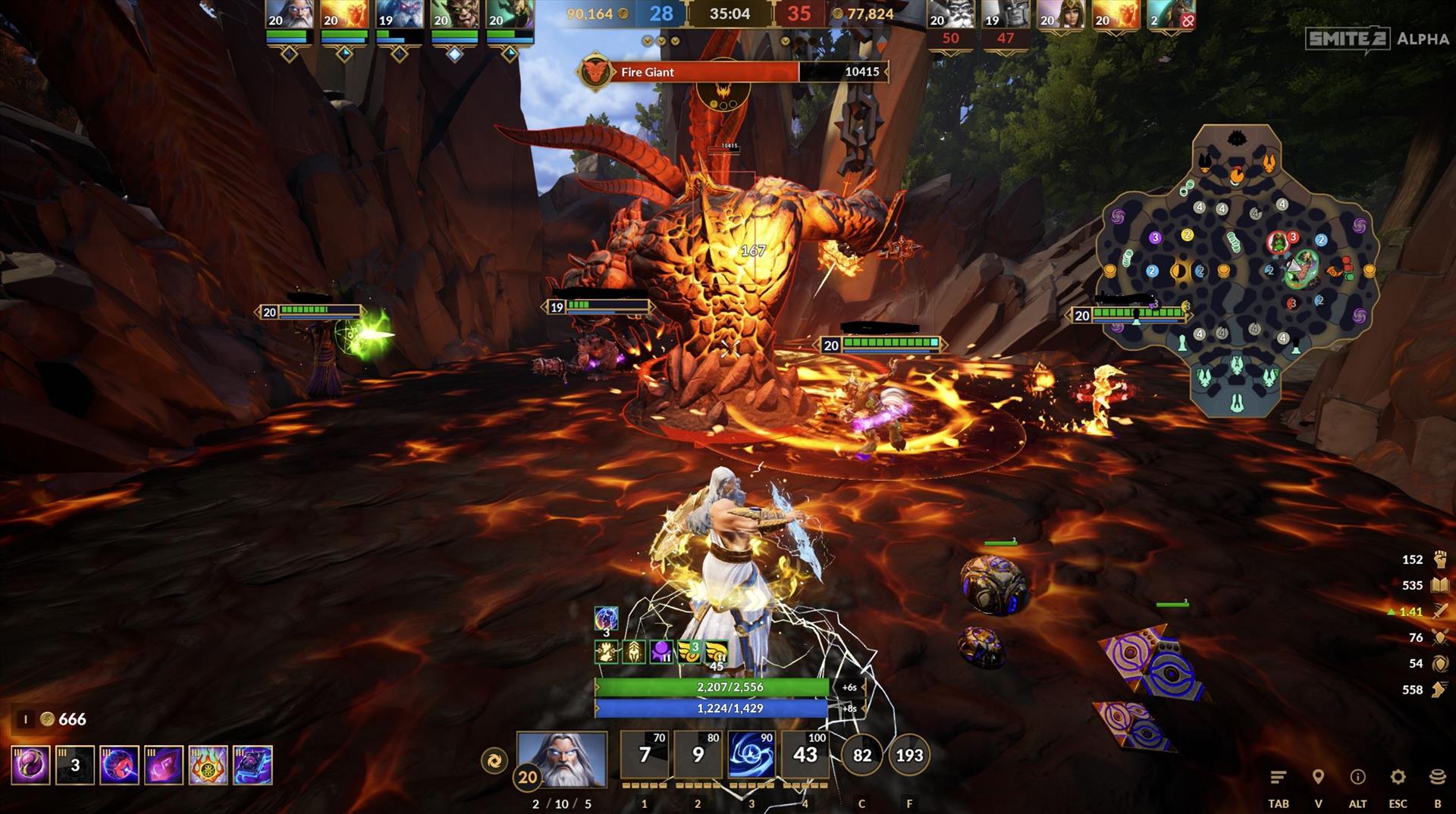The width and height of the screenshot is (1456, 814).
Task: Click the map ping marker icon
Action: coord(1318,778)
